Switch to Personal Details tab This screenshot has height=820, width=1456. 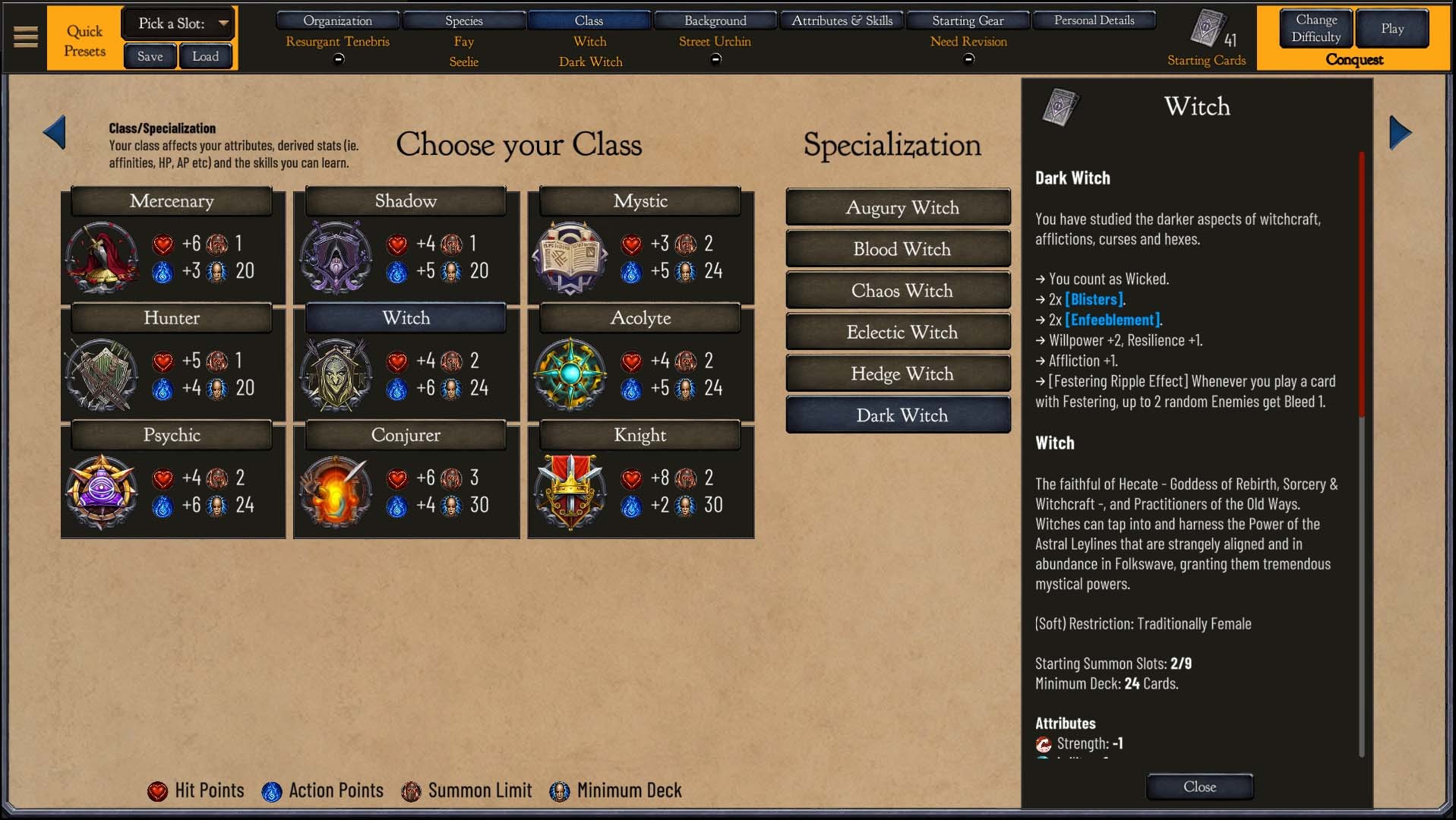point(1094,20)
